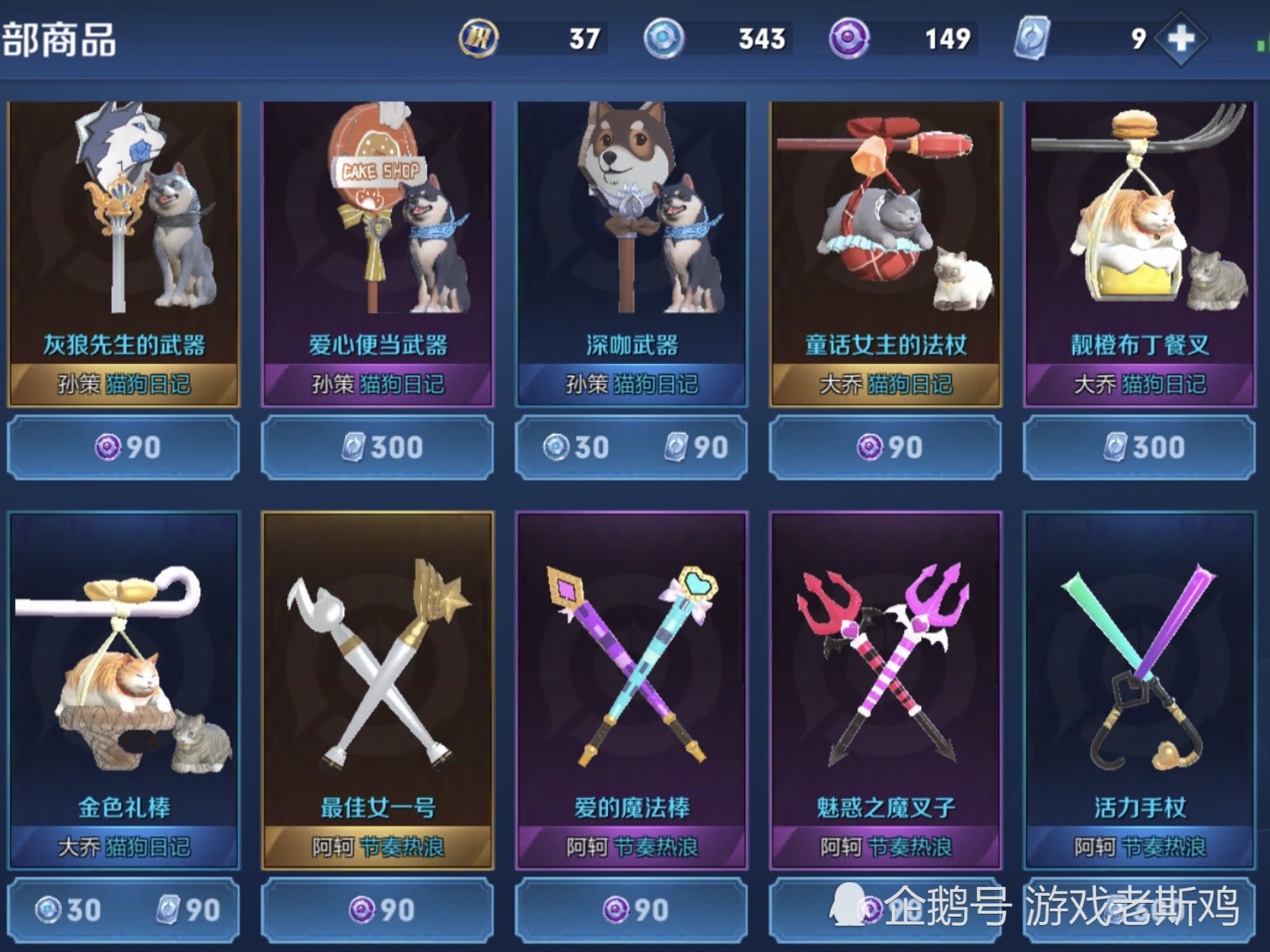Choose the 最佳女一号 item card
The width and height of the screenshot is (1270, 952).
pyautogui.click(x=377, y=690)
